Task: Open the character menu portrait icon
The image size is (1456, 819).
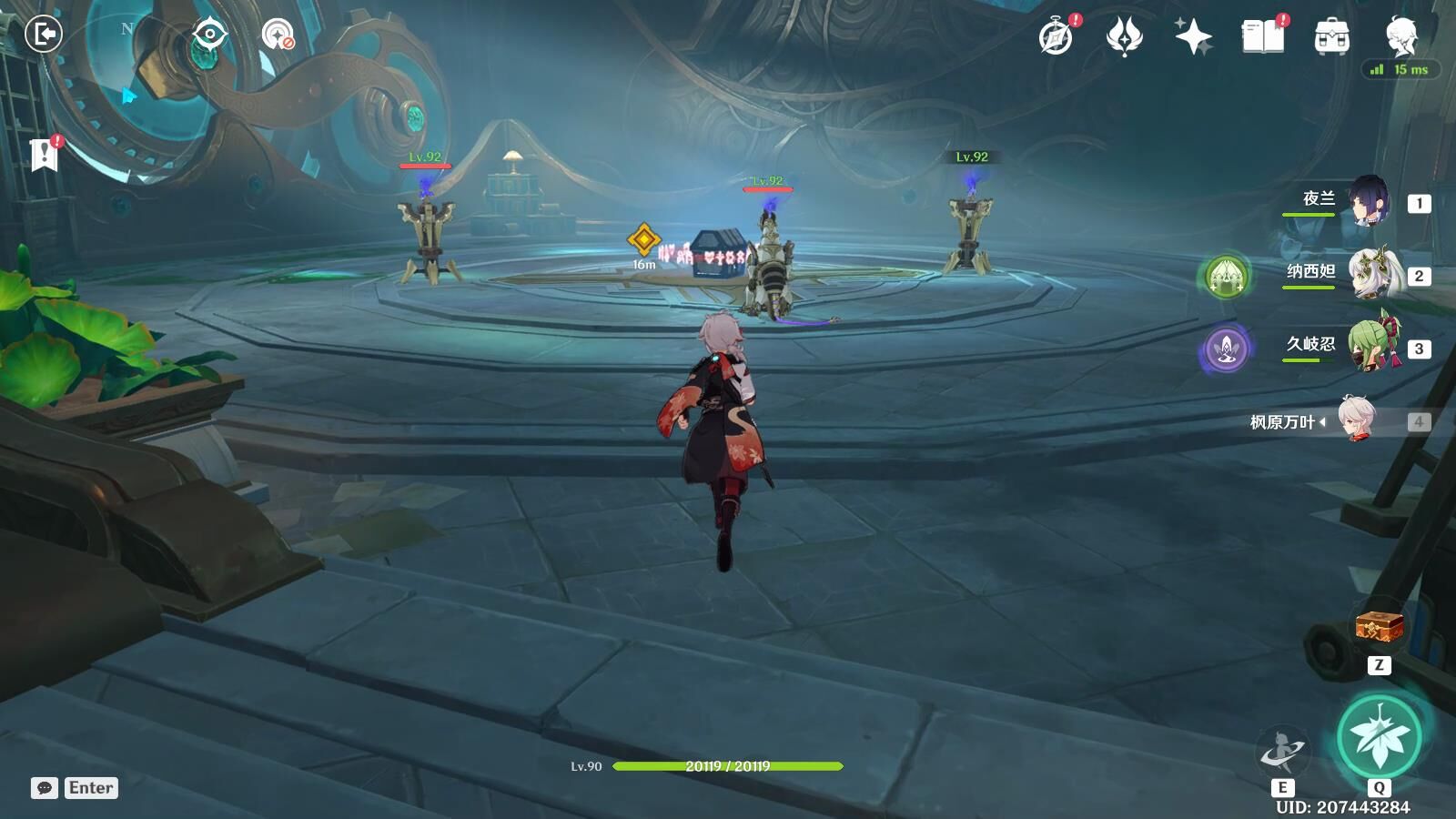Action: (x=1400, y=35)
